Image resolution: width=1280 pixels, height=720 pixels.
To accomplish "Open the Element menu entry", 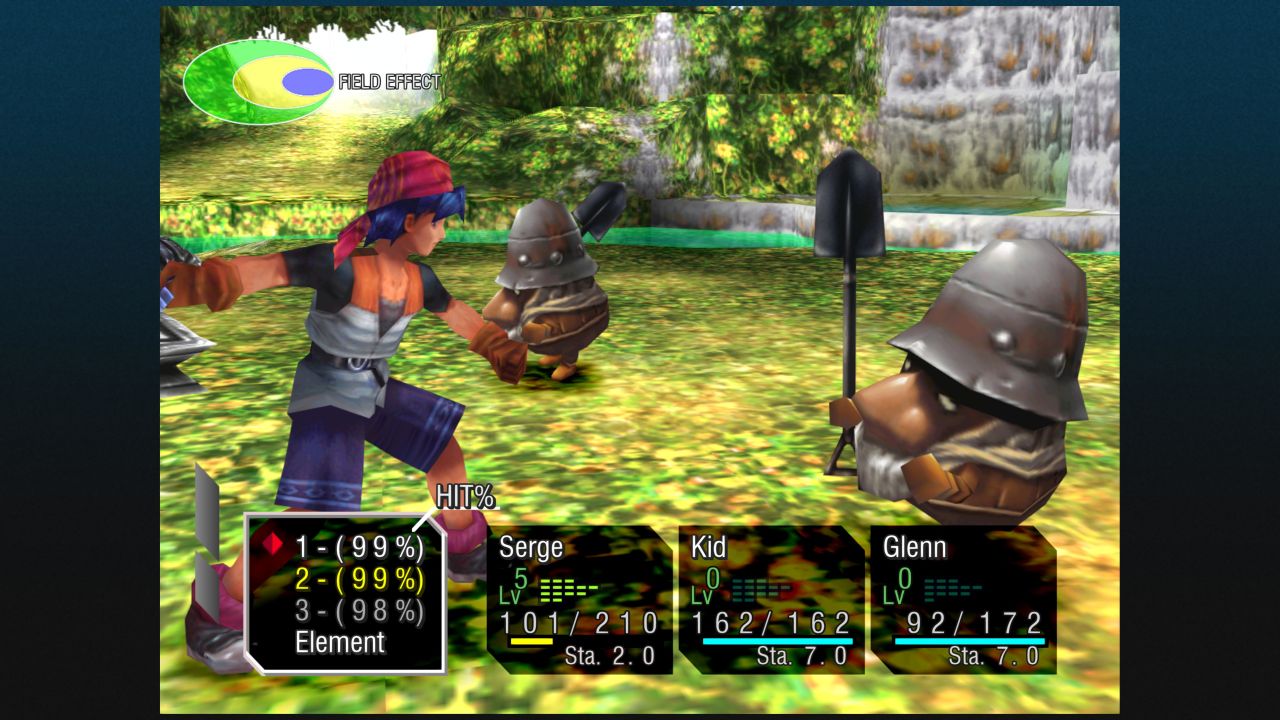I will tap(340, 643).
